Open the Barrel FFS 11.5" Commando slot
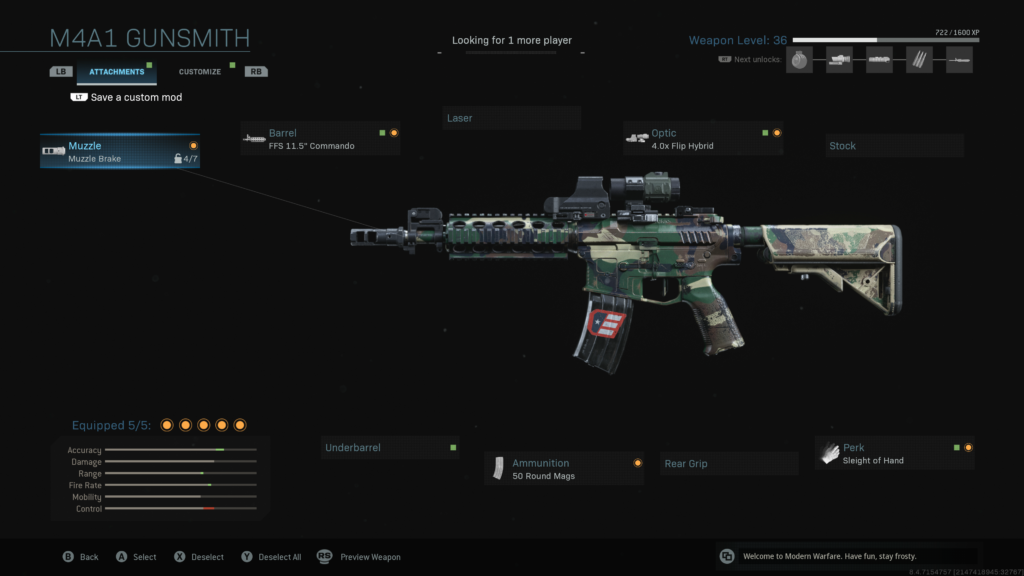 click(x=320, y=139)
